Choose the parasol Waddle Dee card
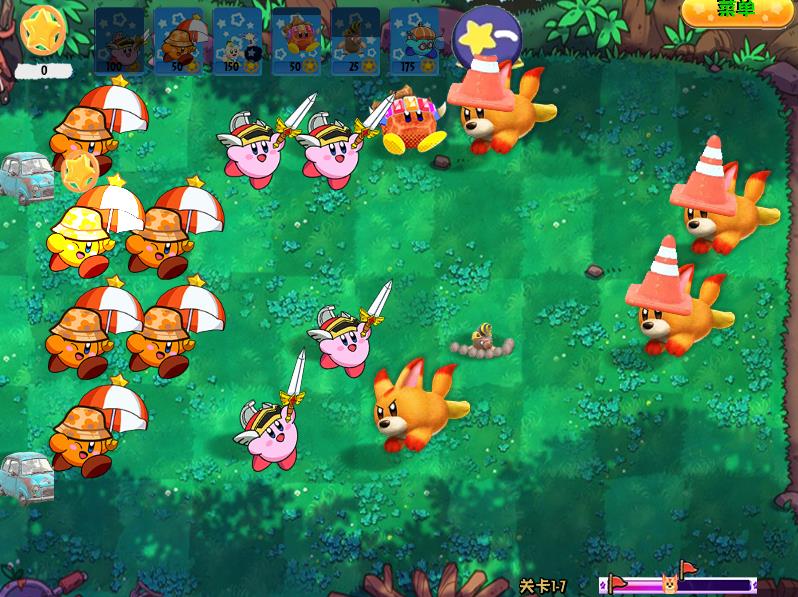This screenshot has height=597, width=798. pyautogui.click(x=178, y=42)
